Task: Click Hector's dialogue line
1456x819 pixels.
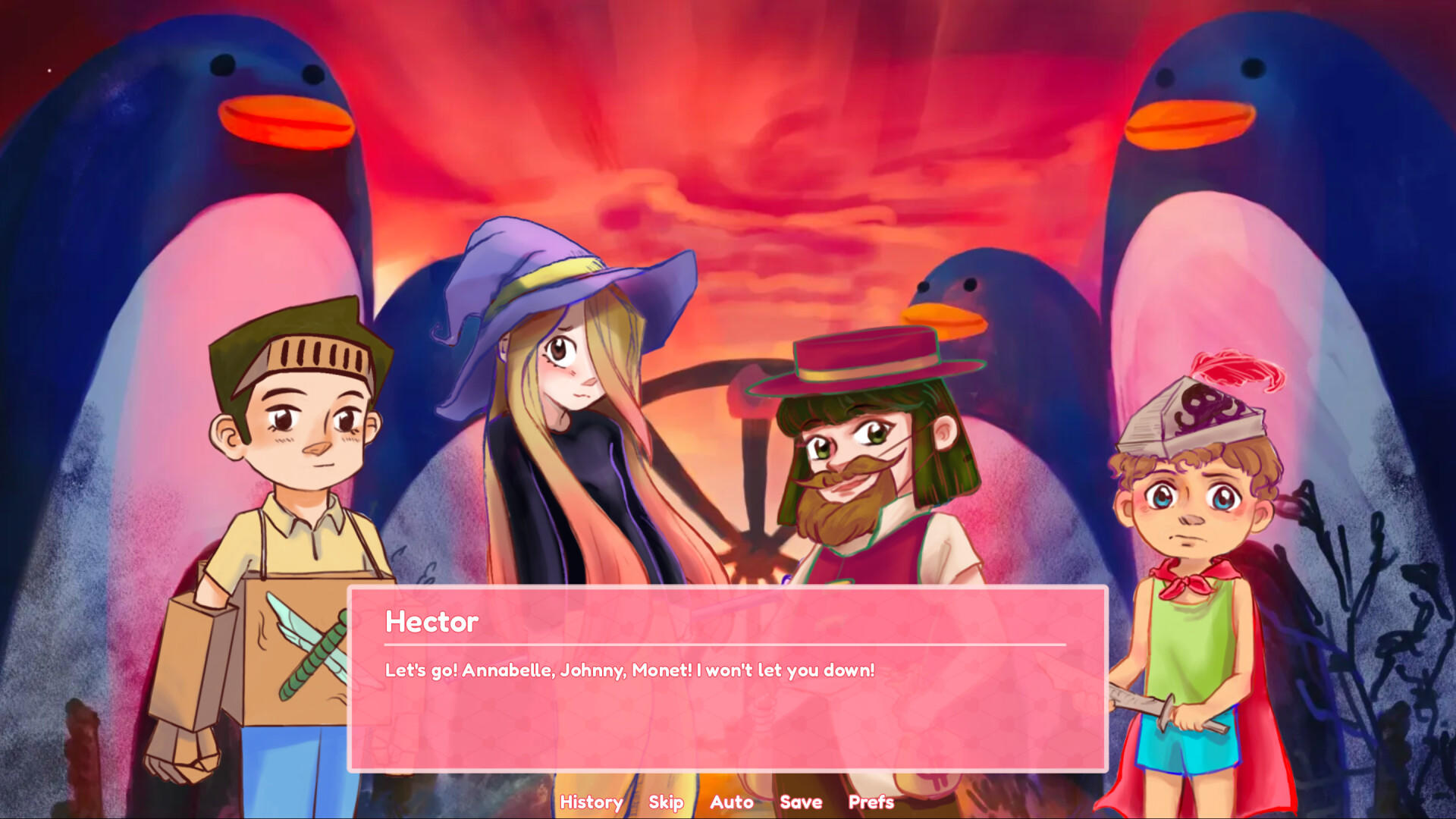Action: (629, 670)
